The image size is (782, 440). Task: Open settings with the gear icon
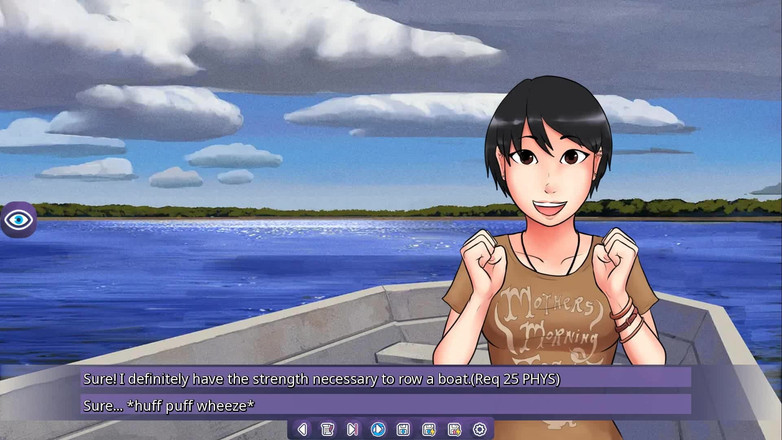pyautogui.click(x=479, y=429)
